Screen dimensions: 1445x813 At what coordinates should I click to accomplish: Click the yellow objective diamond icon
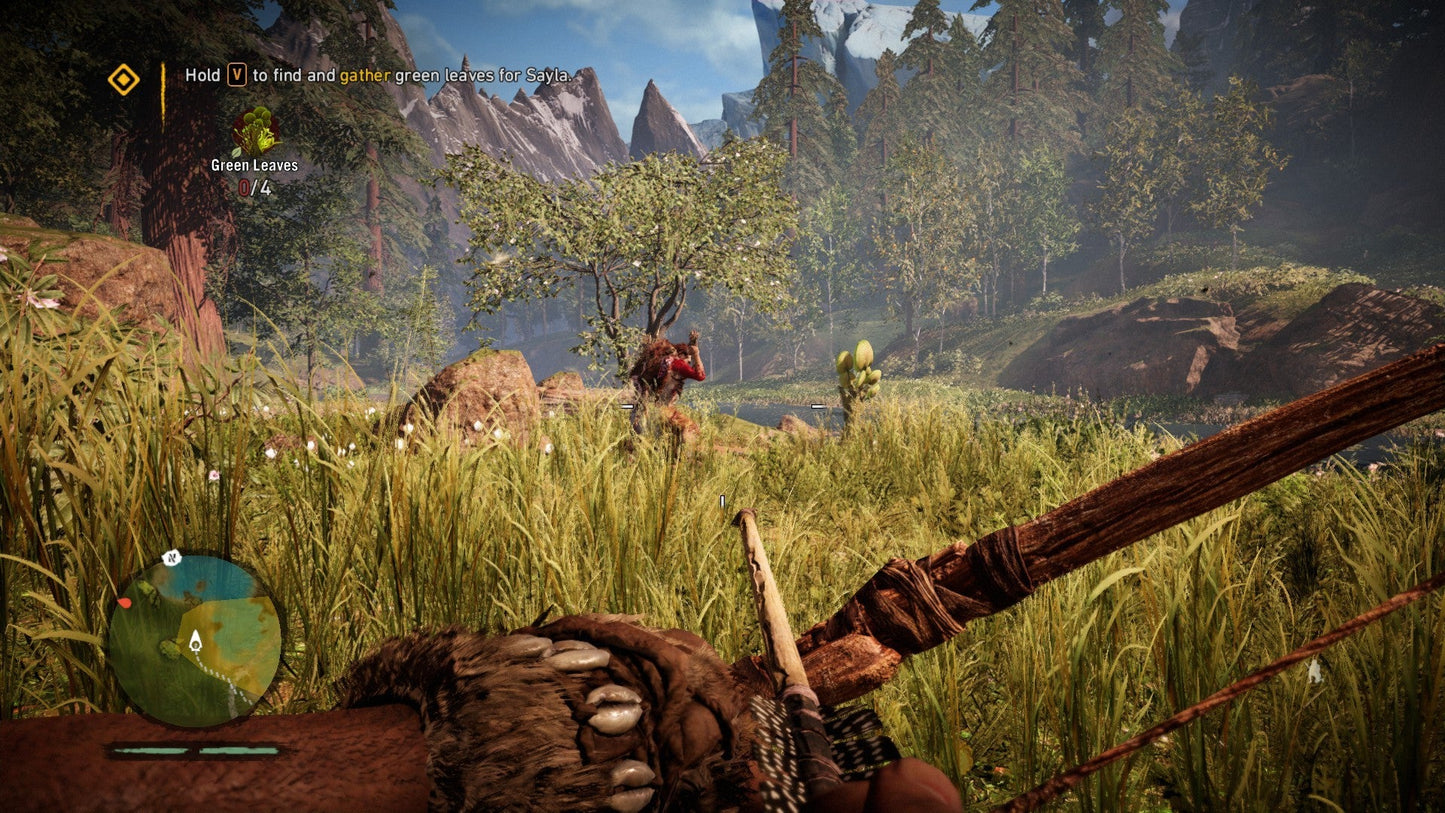[123, 80]
